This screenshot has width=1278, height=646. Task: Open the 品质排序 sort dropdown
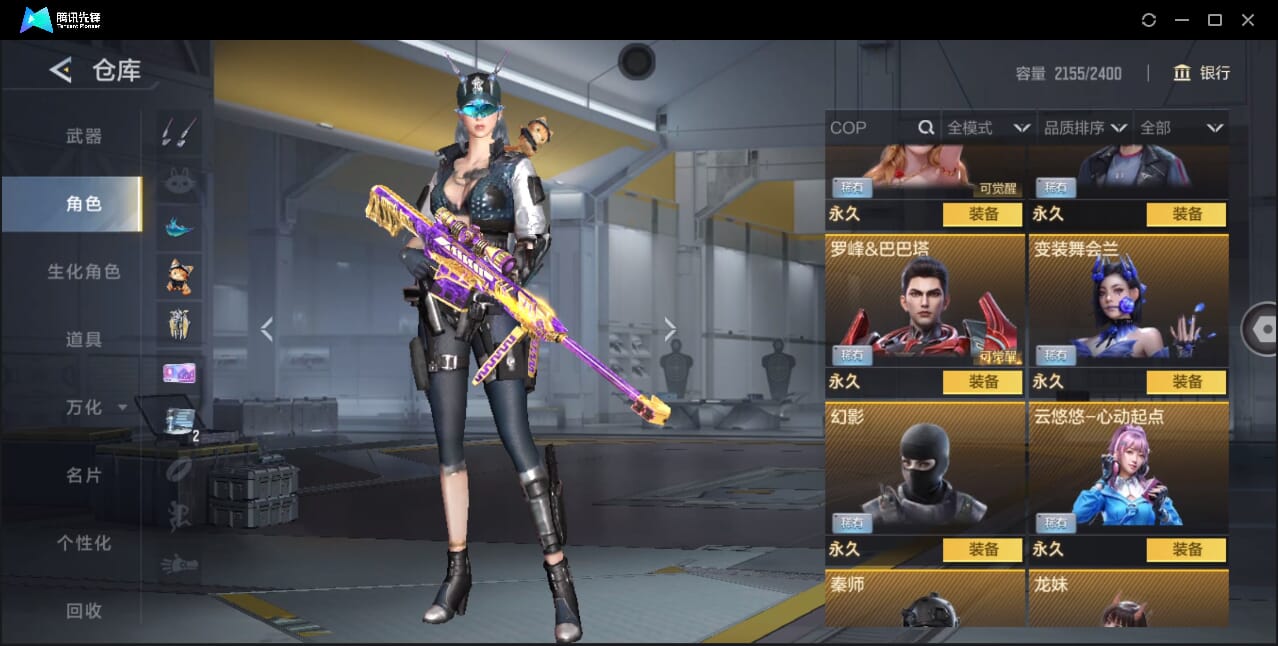[1085, 128]
